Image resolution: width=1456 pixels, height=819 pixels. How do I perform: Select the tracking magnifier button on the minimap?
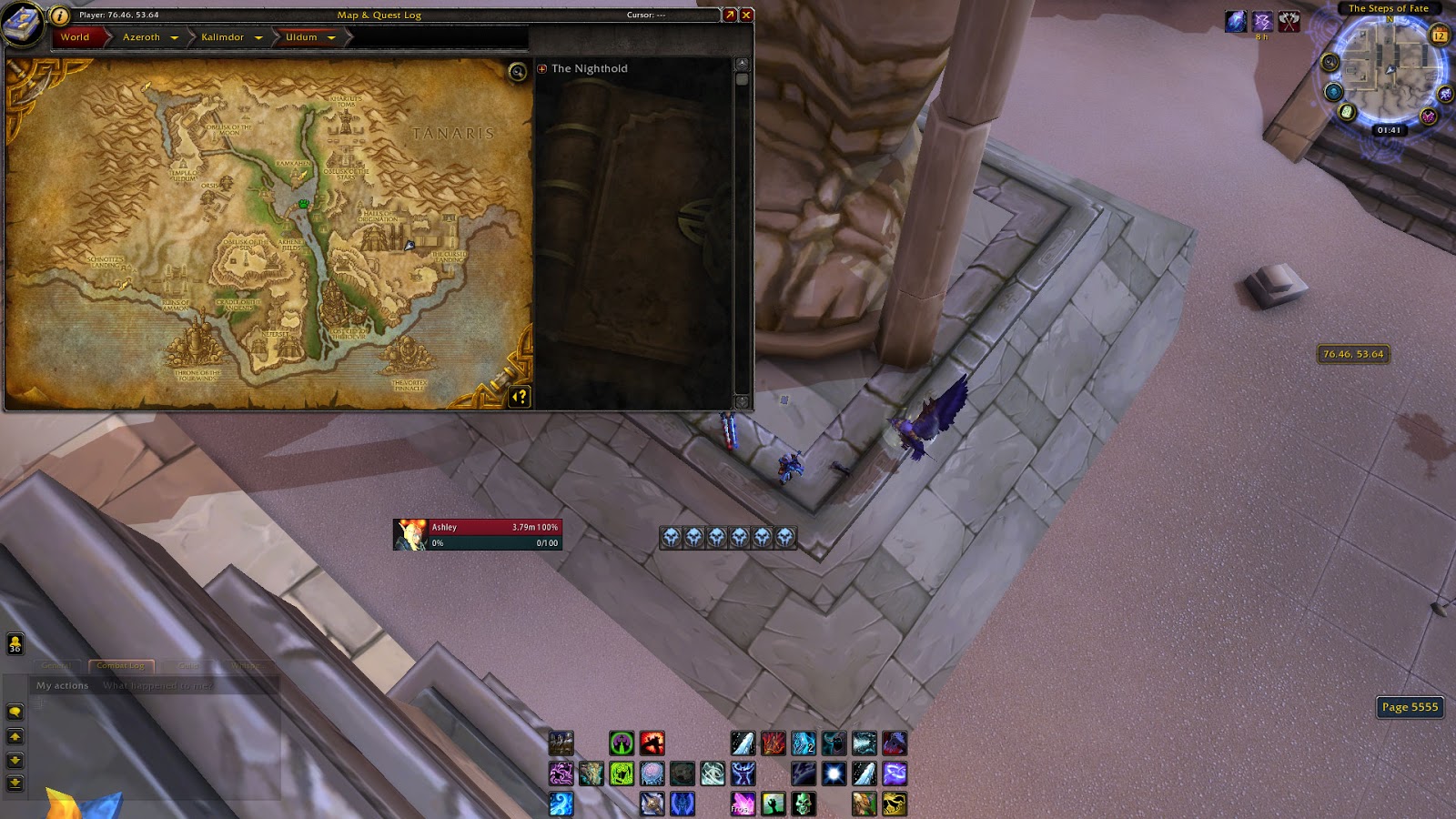click(1330, 61)
